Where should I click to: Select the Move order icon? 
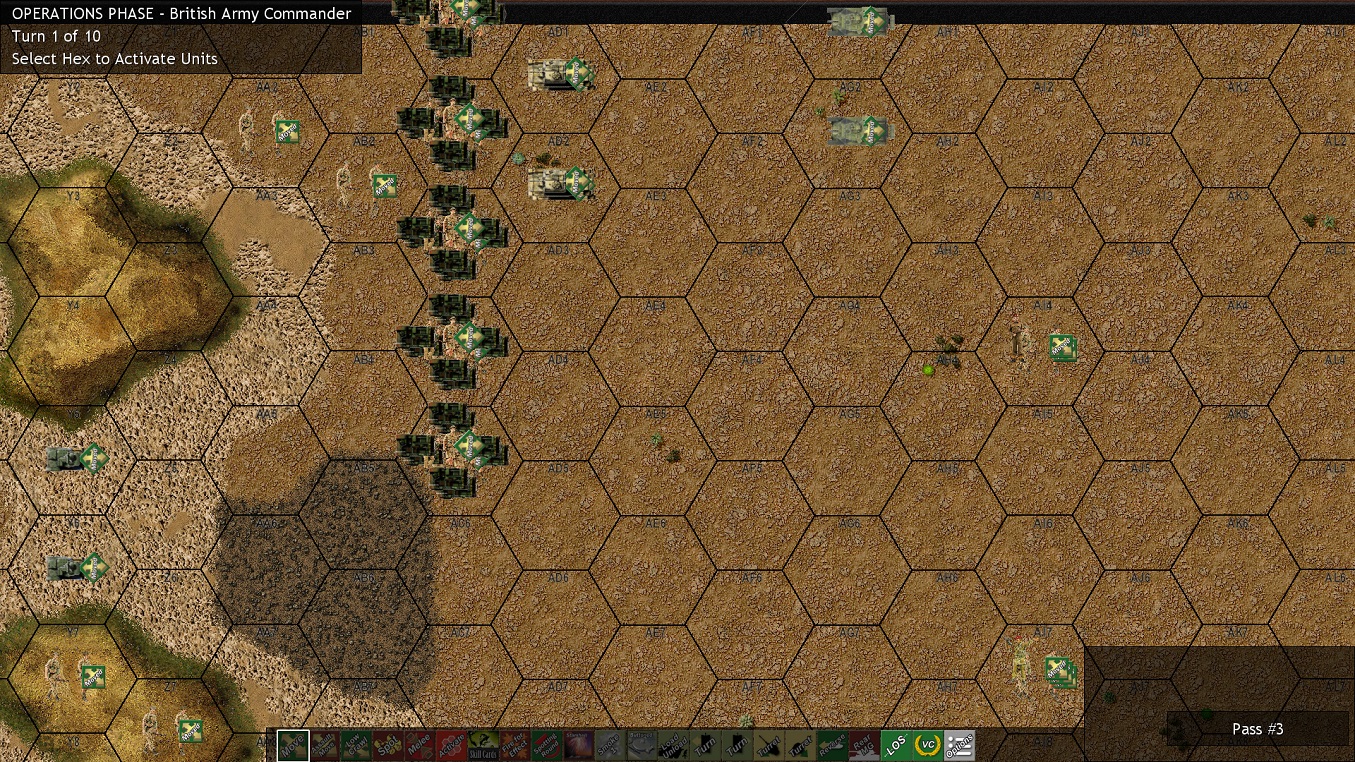tap(292, 745)
